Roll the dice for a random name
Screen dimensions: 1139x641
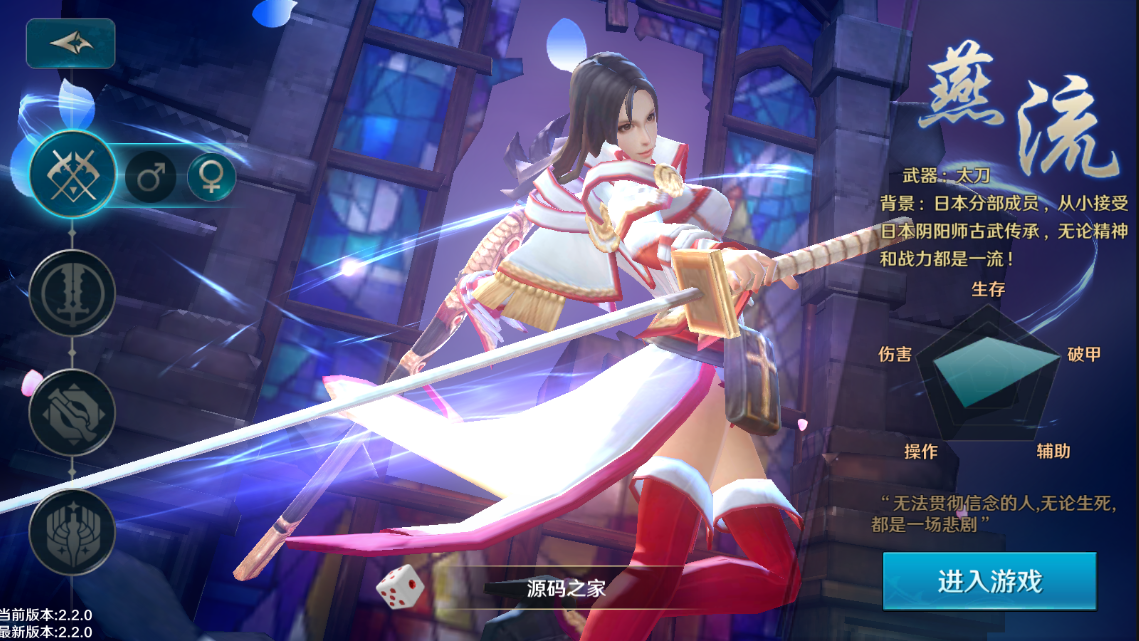click(x=400, y=587)
